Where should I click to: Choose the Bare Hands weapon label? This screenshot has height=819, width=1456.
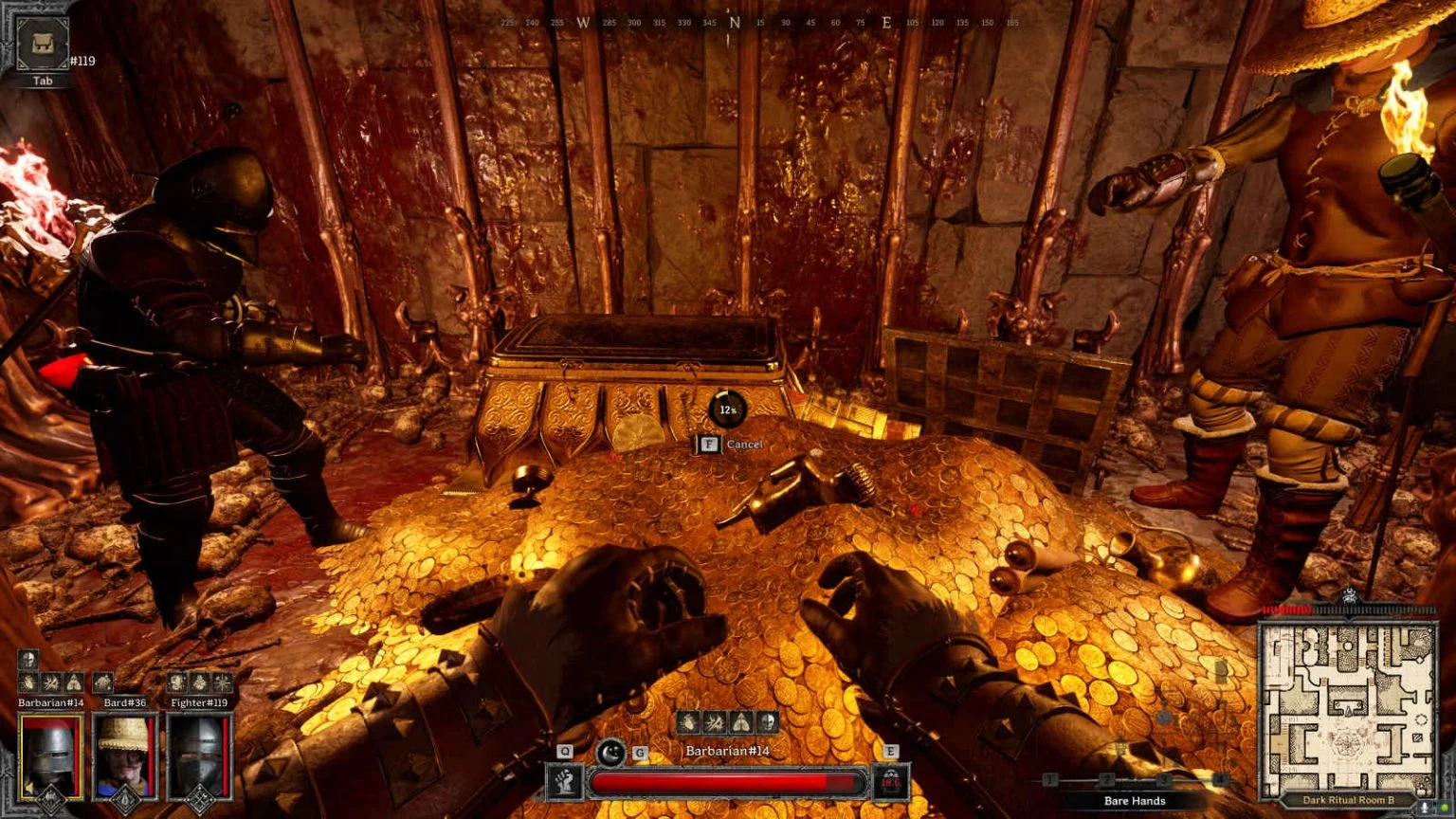tap(1135, 801)
